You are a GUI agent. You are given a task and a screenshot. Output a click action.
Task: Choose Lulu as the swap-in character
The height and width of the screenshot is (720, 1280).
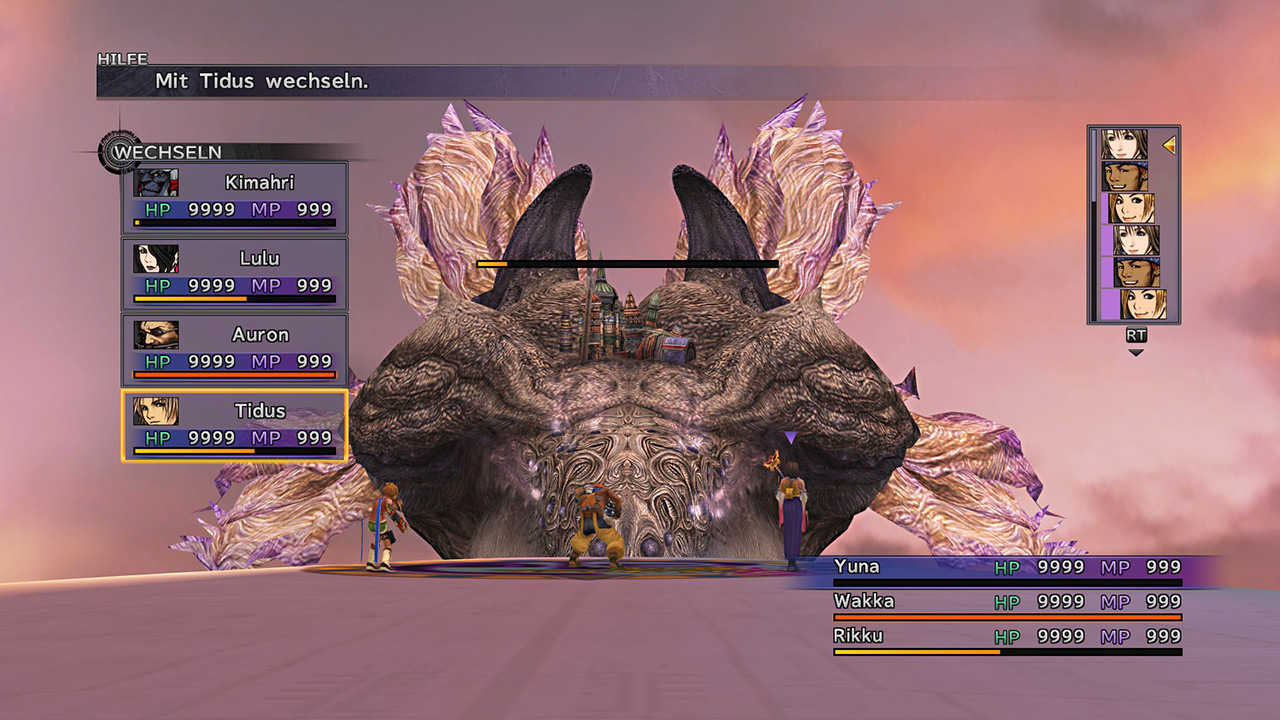235,273
